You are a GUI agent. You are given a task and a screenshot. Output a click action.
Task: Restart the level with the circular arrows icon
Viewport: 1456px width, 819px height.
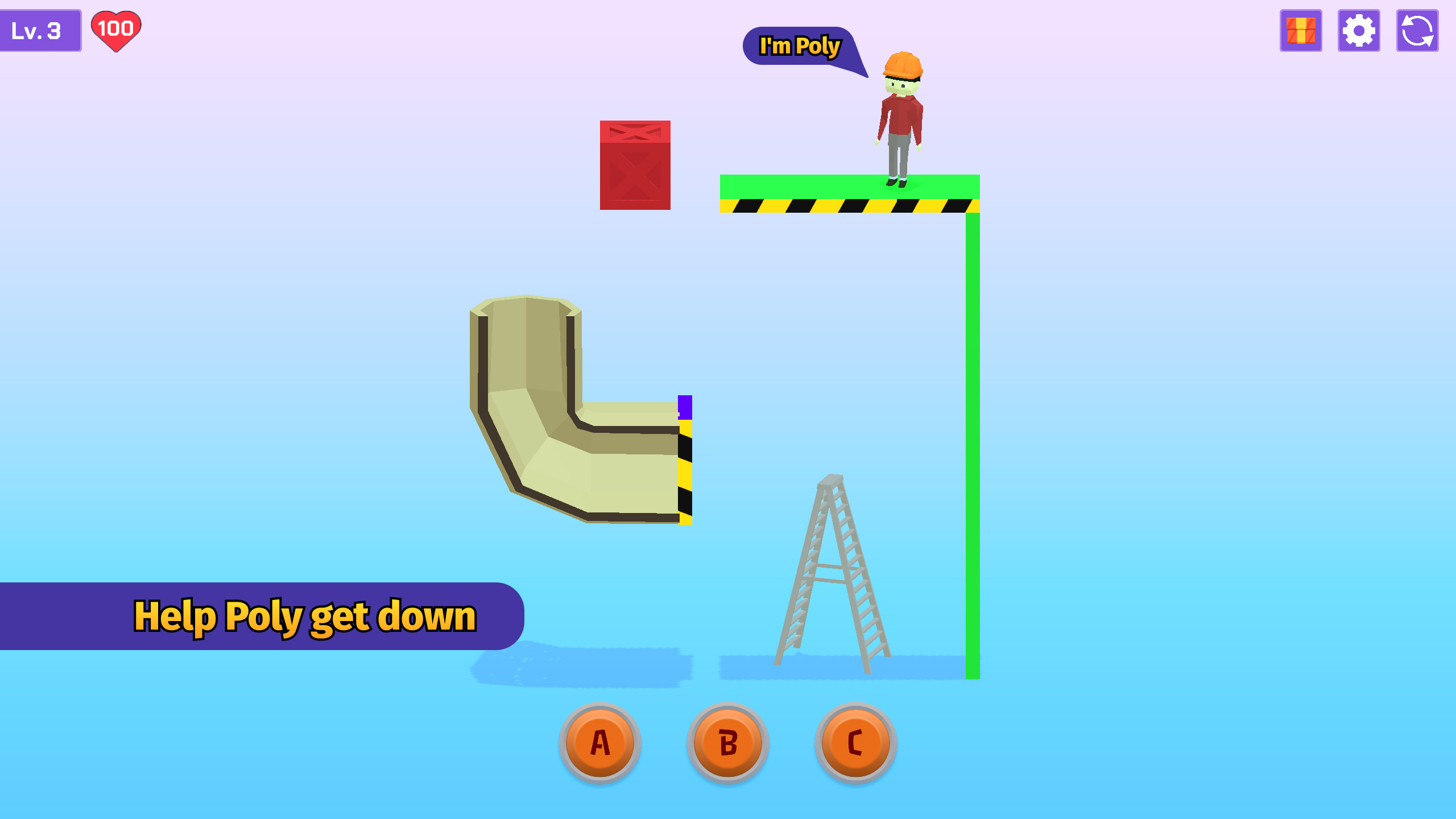(x=1417, y=31)
